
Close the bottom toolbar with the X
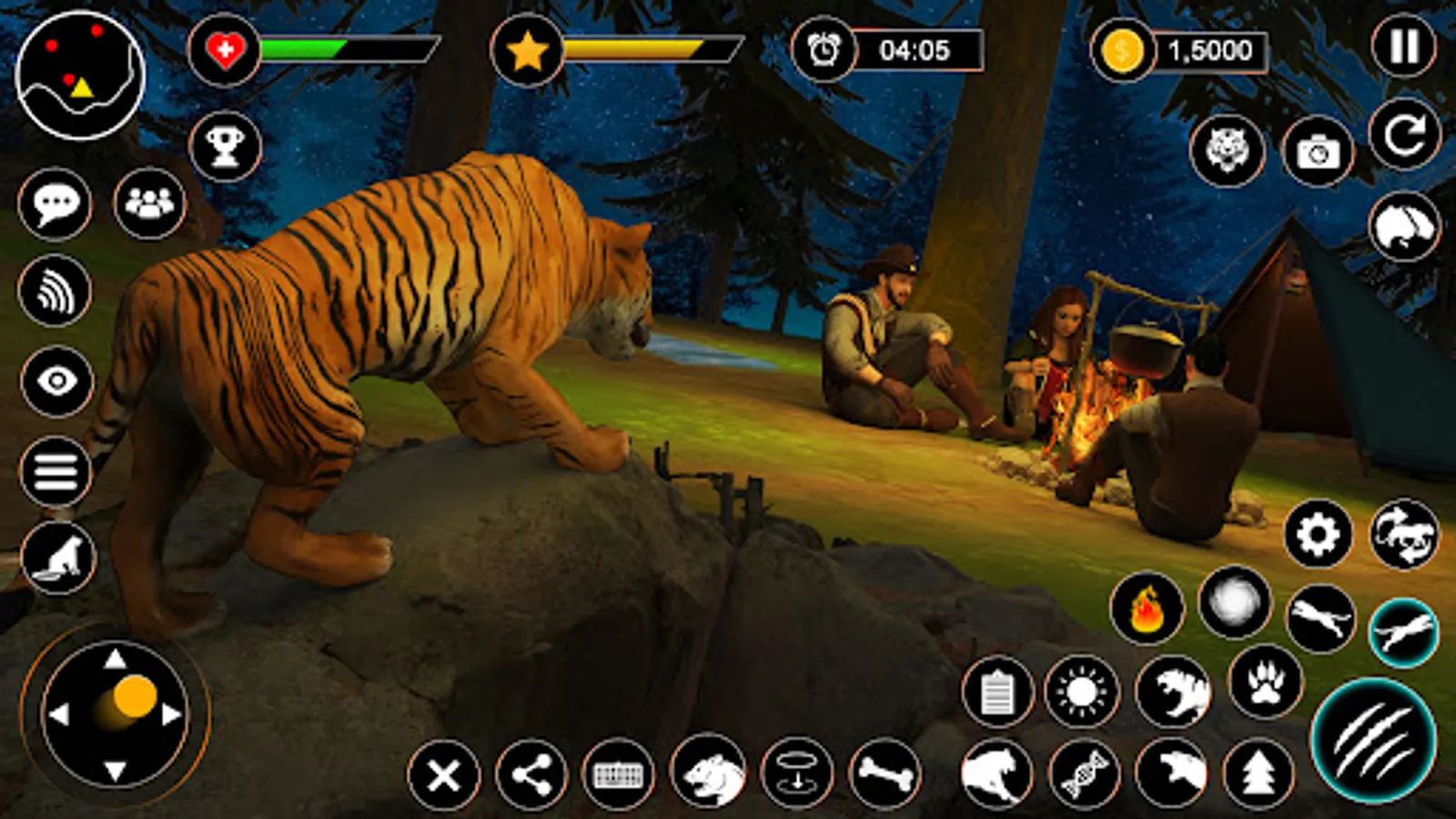pos(444,776)
